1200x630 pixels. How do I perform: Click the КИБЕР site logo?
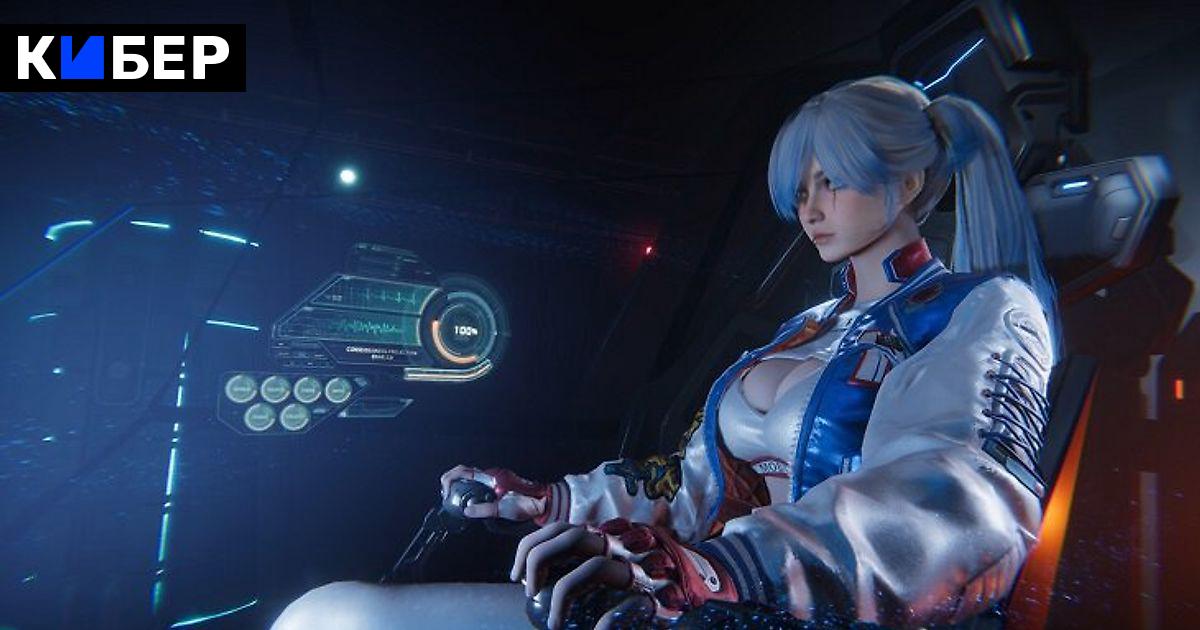coord(123,58)
